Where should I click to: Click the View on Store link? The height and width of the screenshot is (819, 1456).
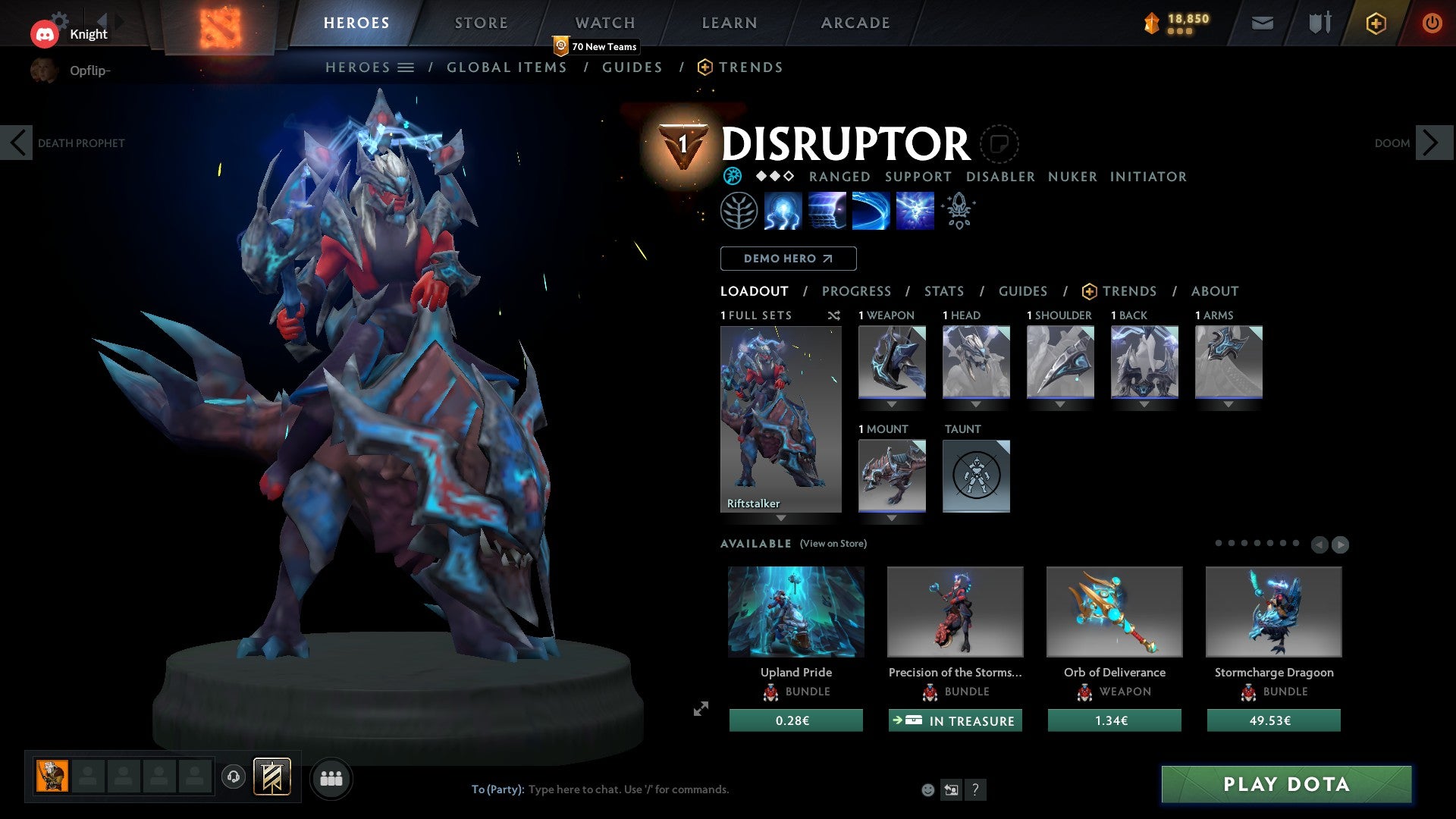pos(833,544)
